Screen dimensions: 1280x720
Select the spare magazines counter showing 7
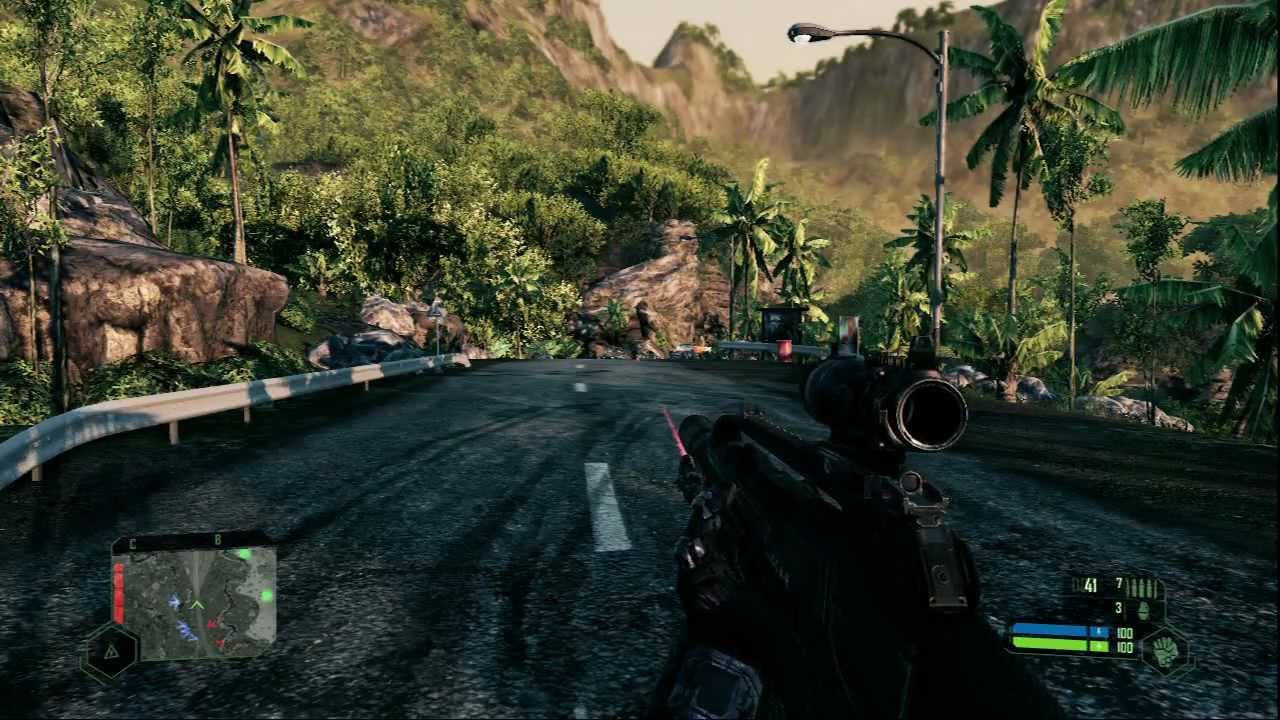pos(1119,582)
